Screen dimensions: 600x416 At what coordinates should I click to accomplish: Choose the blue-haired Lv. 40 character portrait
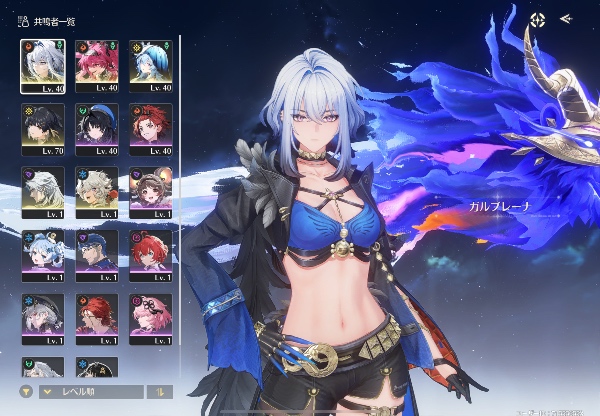[x=151, y=62]
